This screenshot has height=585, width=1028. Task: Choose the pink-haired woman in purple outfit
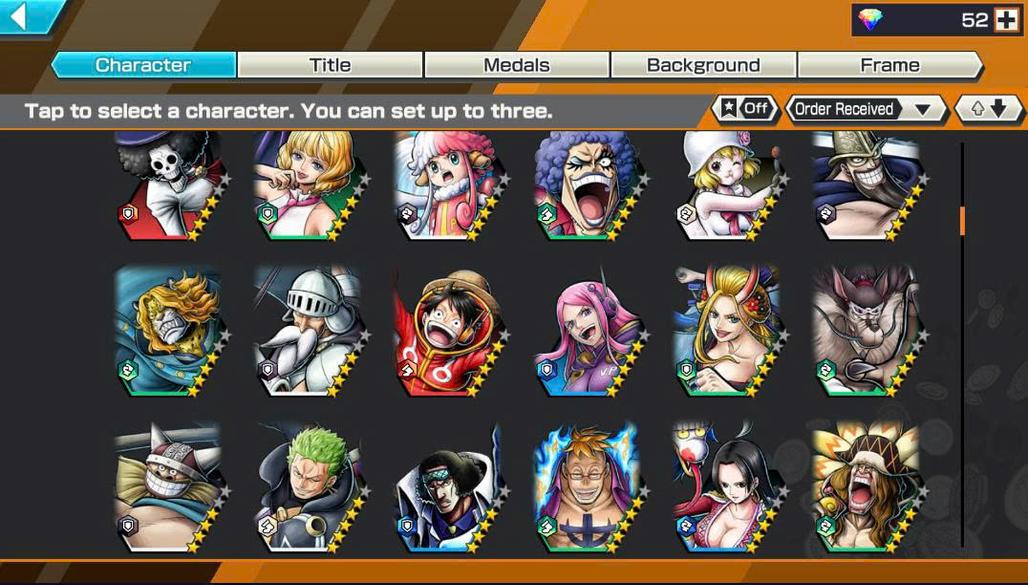pyautogui.click(x=586, y=330)
